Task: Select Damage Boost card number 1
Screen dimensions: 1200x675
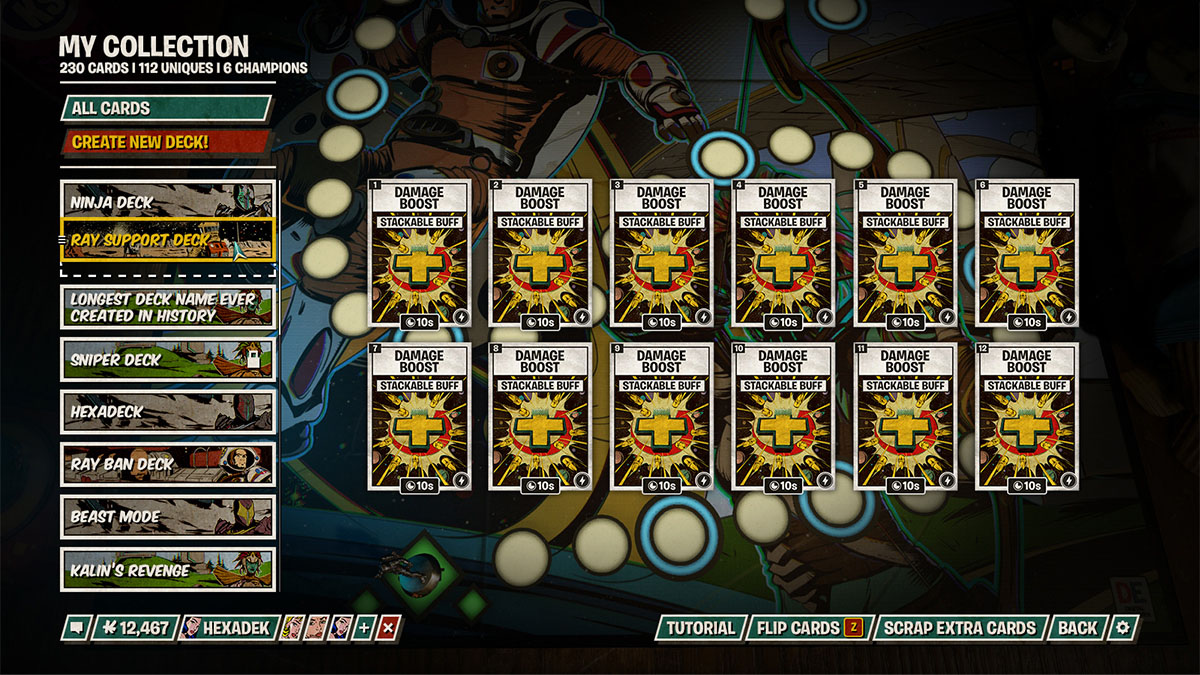Action: point(418,253)
